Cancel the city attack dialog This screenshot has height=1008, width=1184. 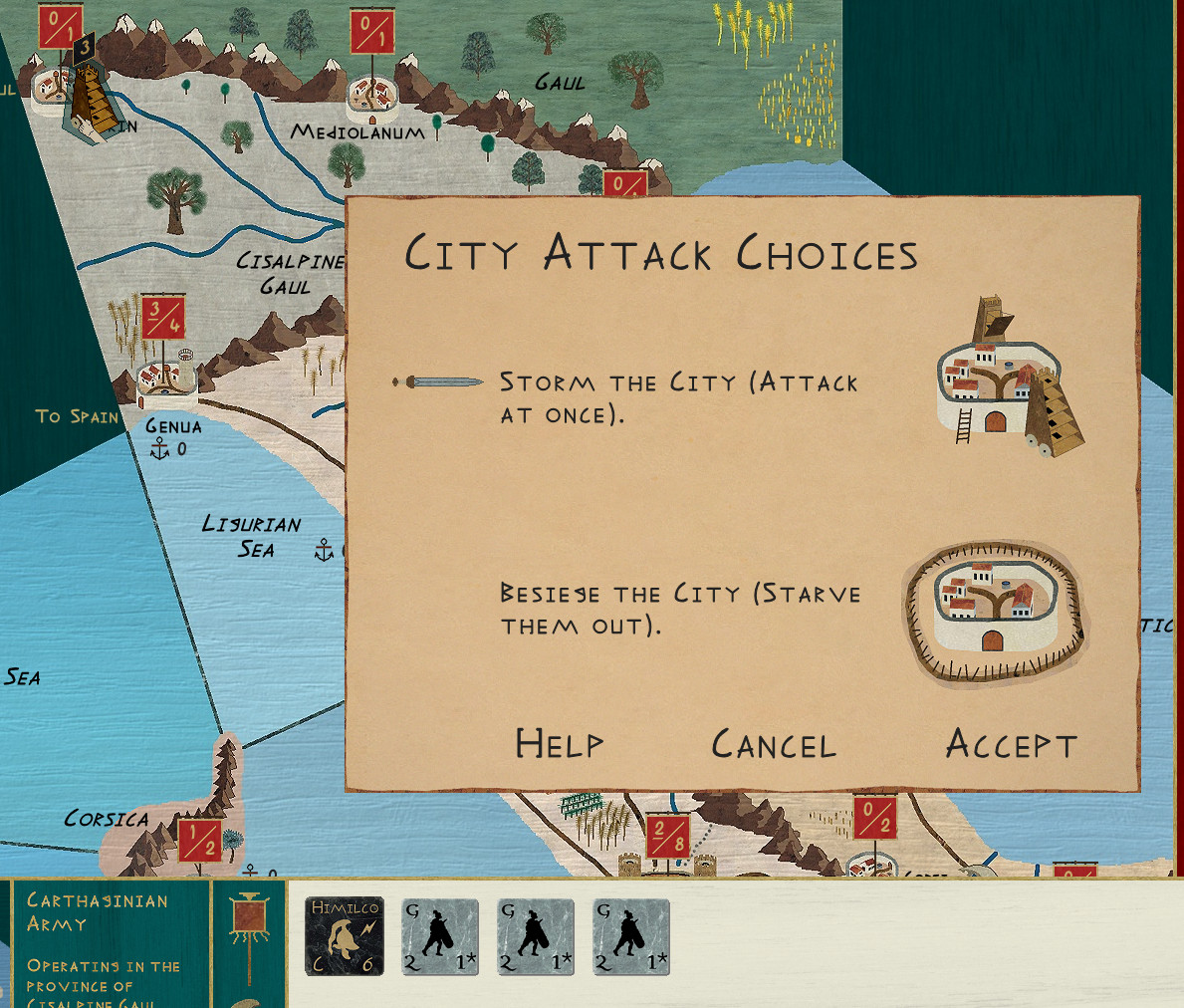click(774, 745)
